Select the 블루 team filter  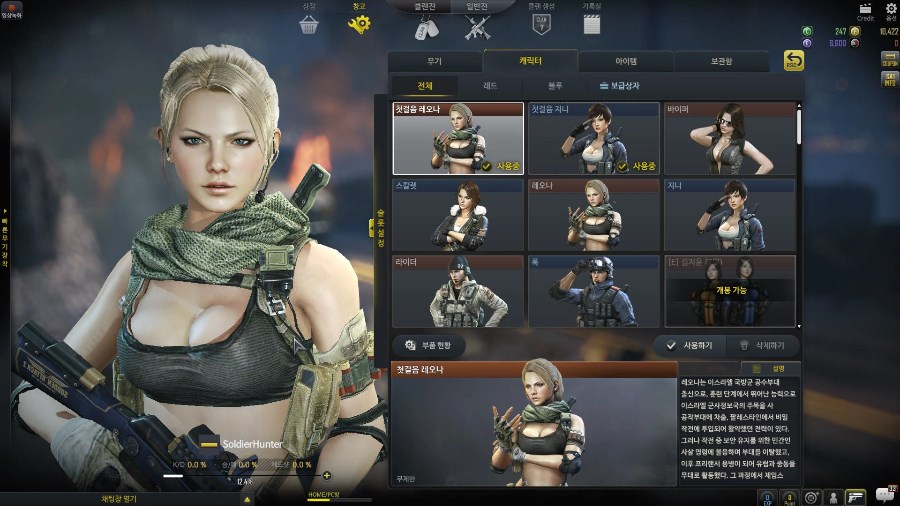[555, 87]
